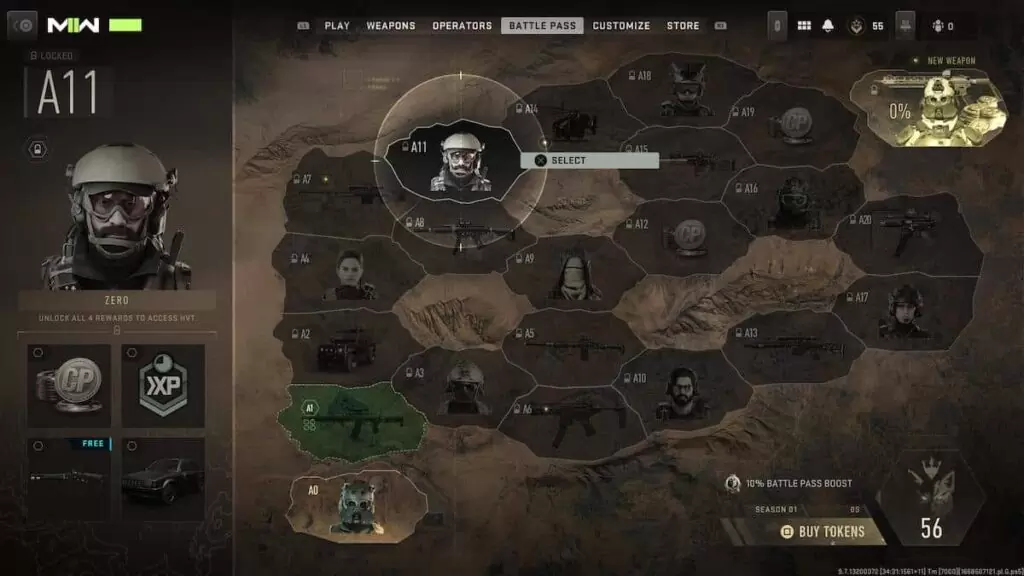Image resolution: width=1024 pixels, height=576 pixels.
Task: Switch to the Play tab
Action: pos(336,26)
